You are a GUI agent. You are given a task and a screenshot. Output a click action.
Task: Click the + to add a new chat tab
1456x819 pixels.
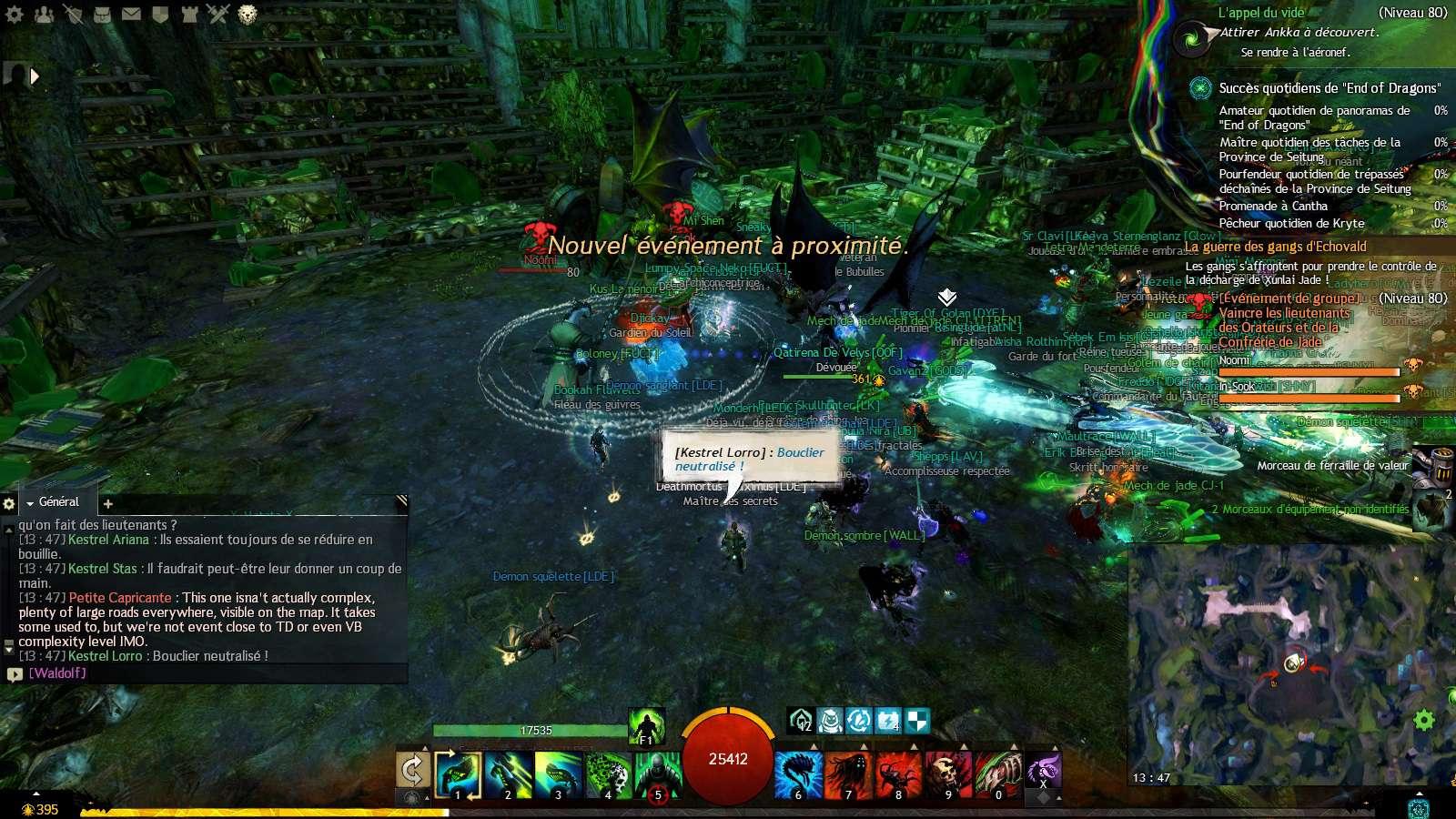click(107, 503)
